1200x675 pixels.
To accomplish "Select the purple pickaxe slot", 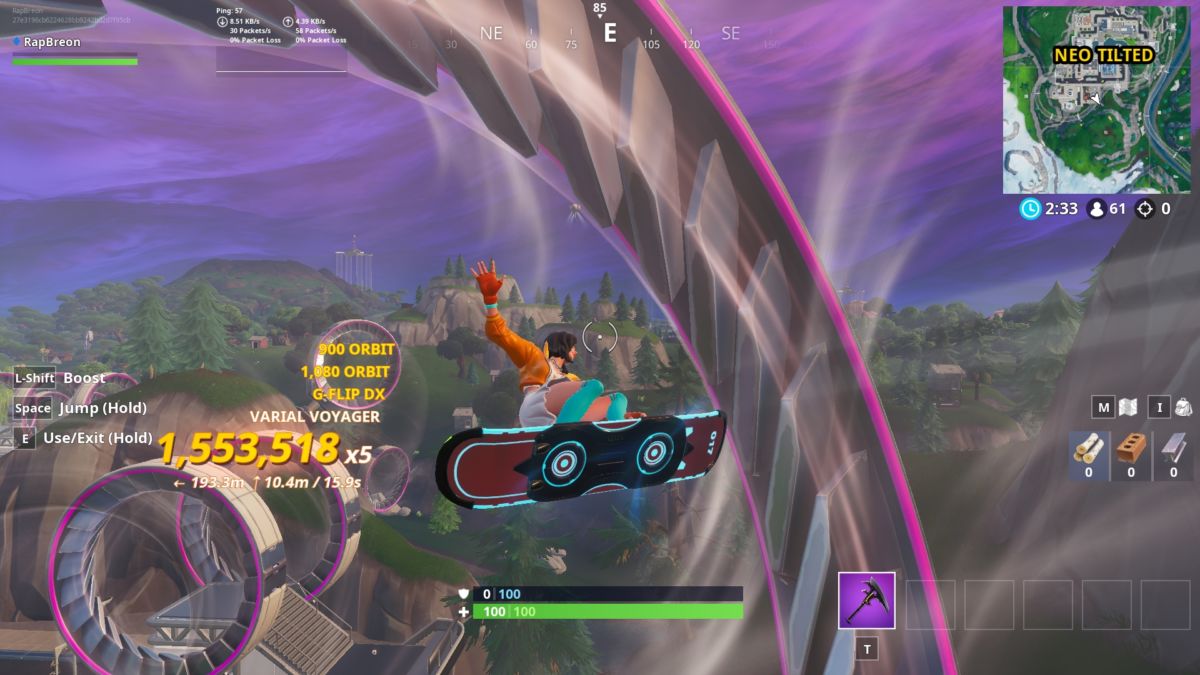I will click(x=866, y=600).
